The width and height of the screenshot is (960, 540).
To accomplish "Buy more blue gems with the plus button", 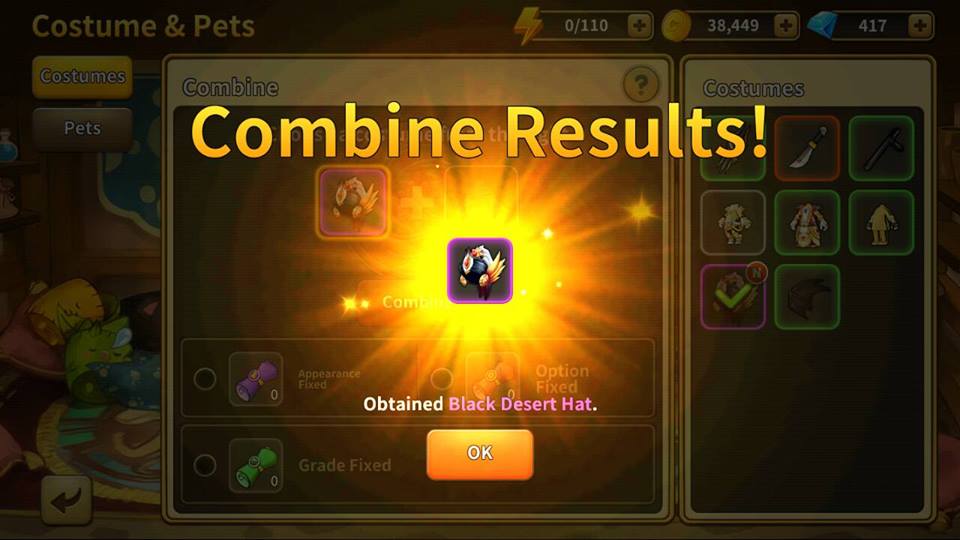I will pyautogui.click(x=919, y=25).
